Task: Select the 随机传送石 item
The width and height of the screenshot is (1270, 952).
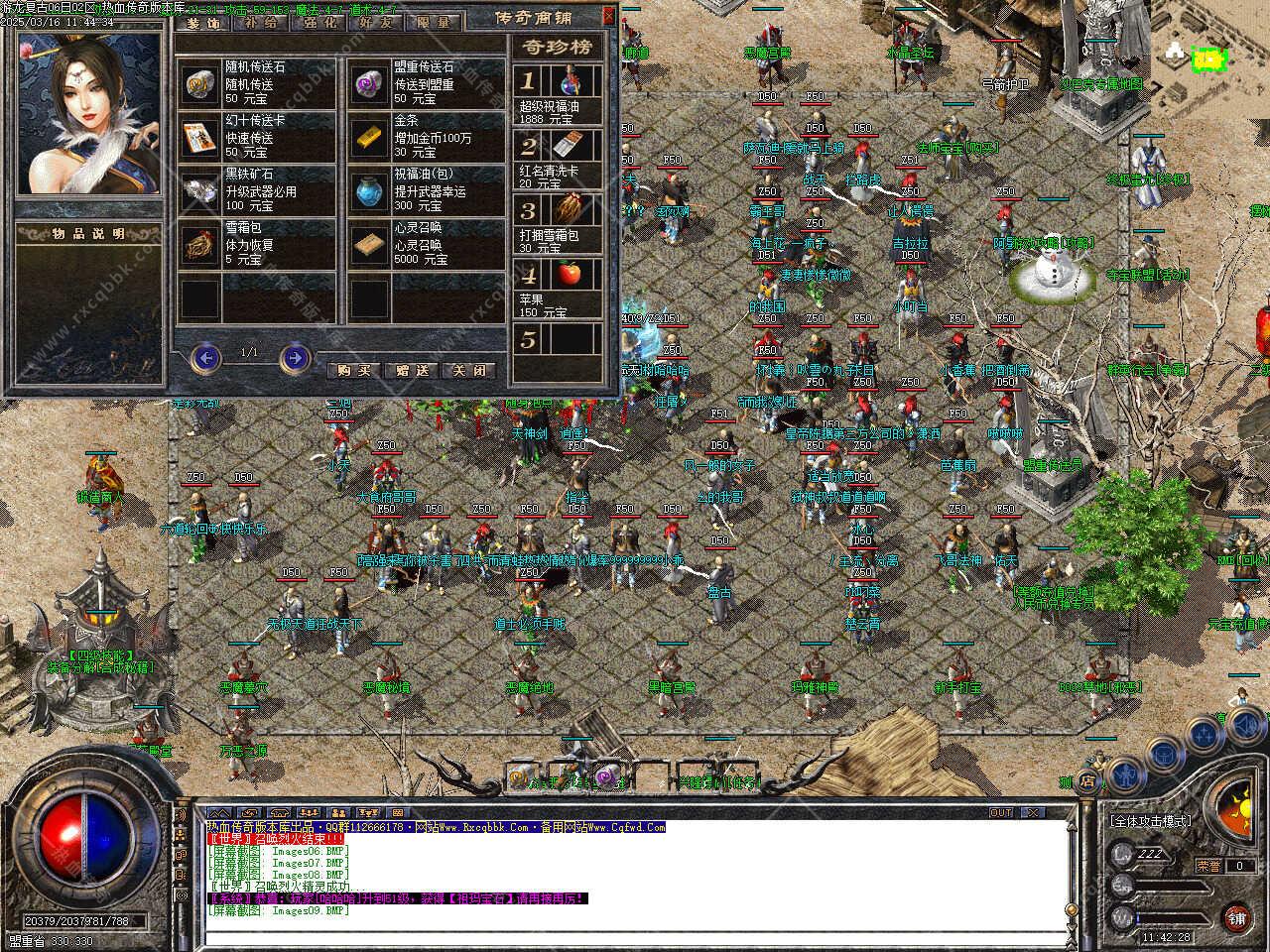Action: (201, 84)
